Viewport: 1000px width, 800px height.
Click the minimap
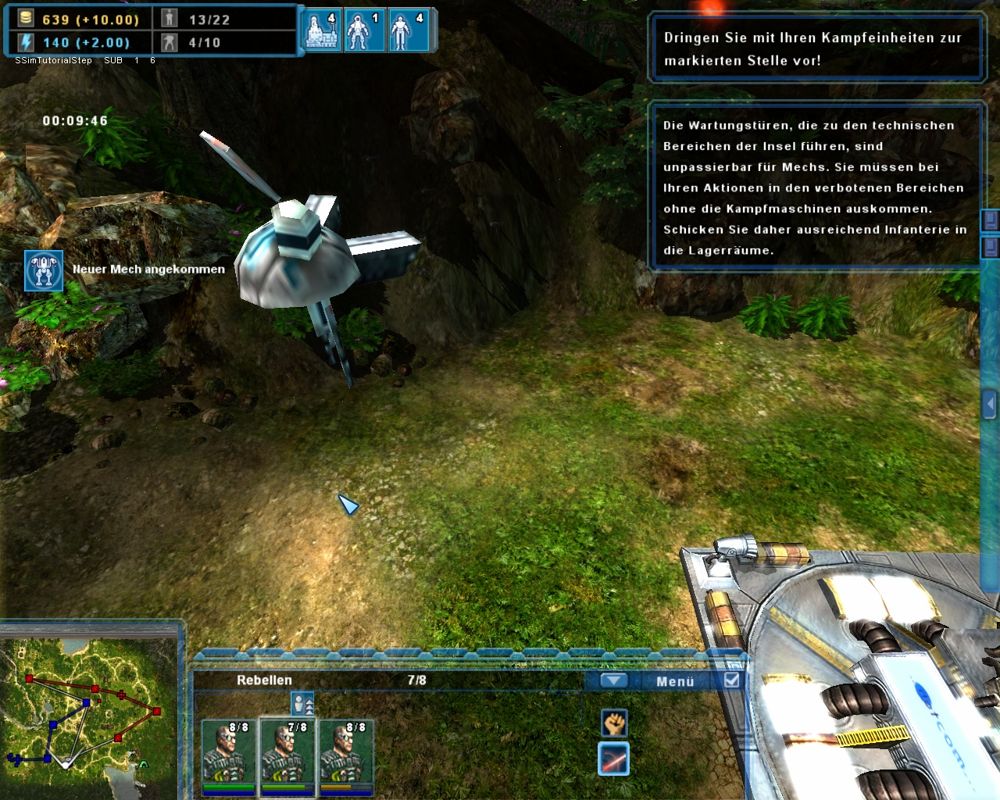90,712
